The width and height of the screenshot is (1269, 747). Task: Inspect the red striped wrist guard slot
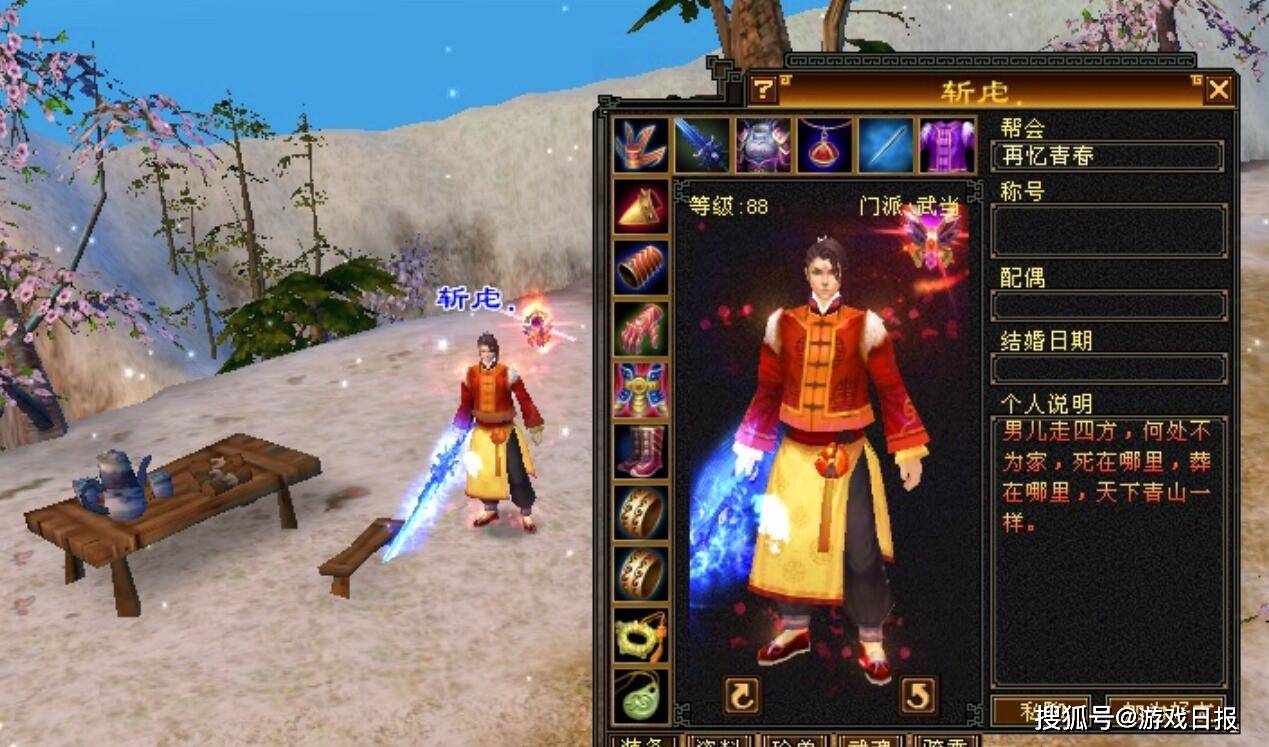(640, 267)
